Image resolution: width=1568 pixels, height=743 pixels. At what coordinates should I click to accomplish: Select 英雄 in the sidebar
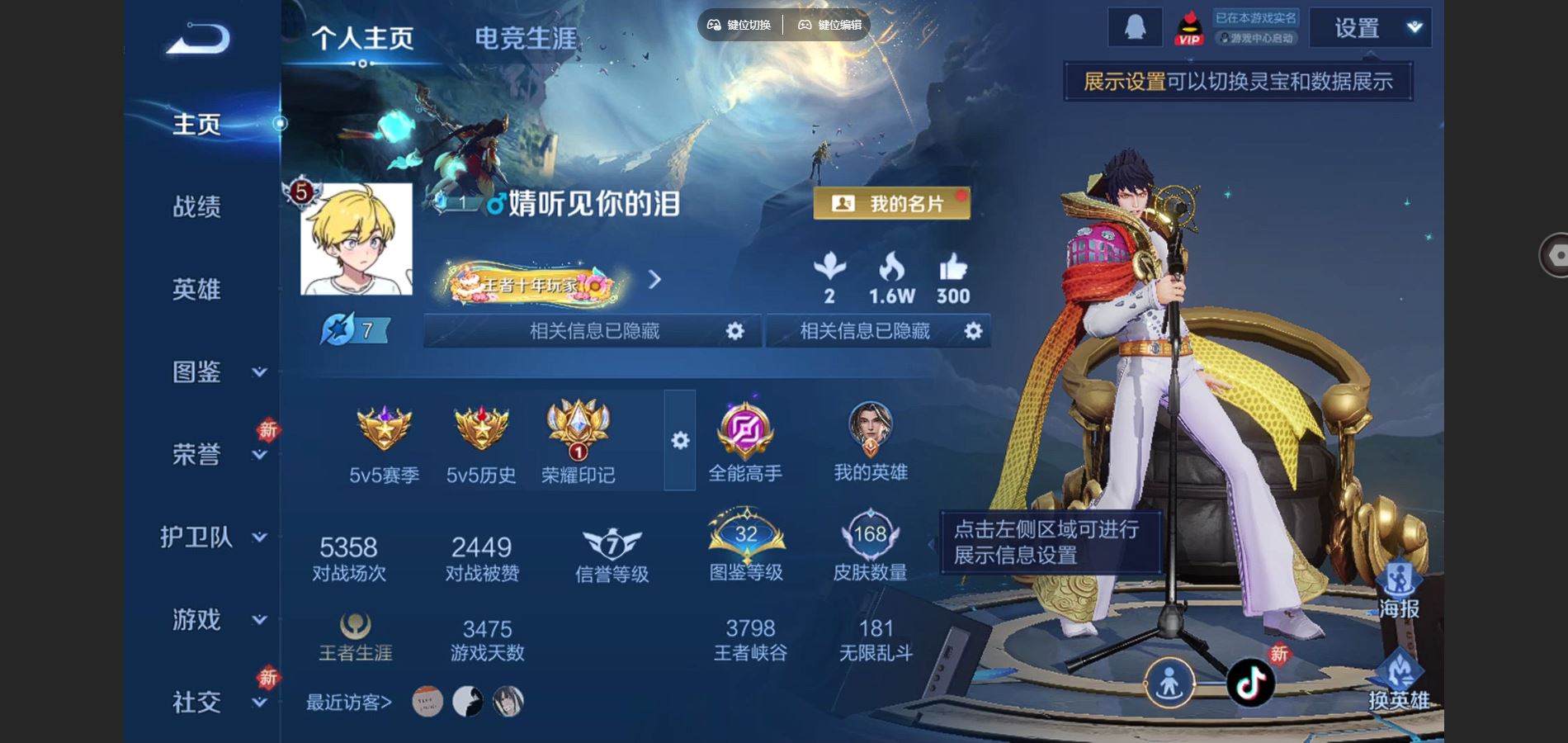(196, 289)
